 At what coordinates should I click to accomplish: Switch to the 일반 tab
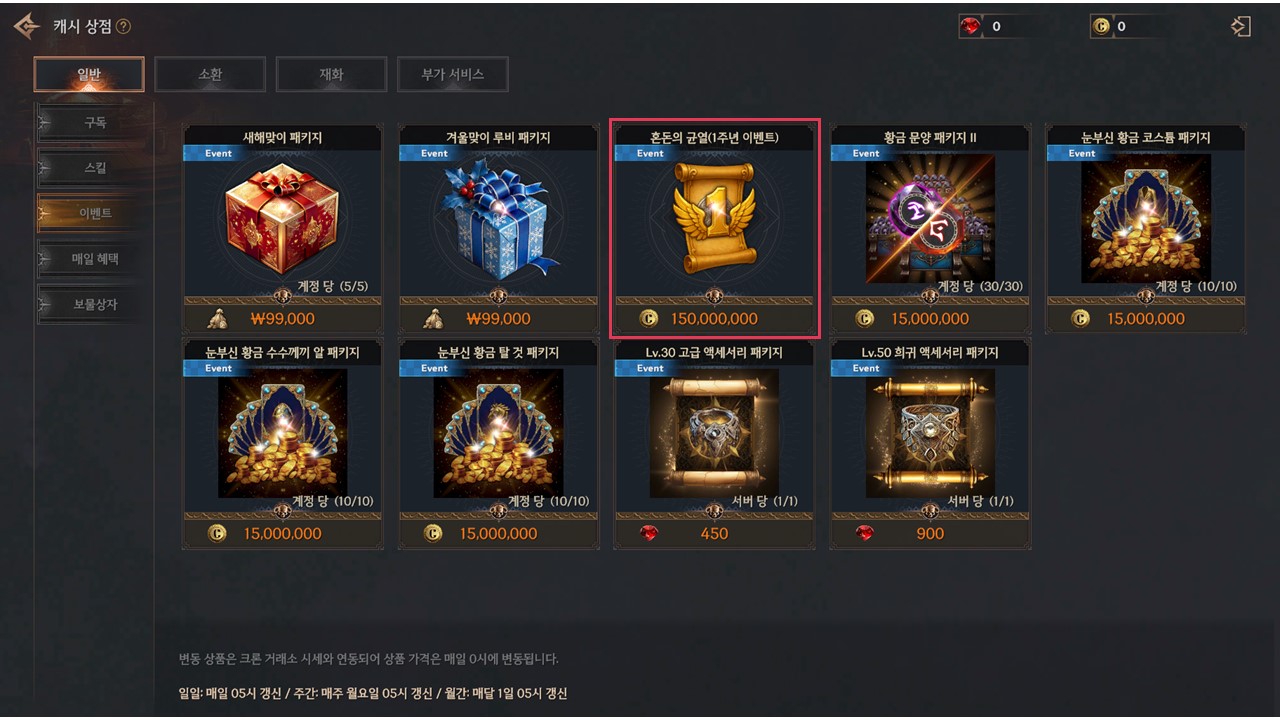(89, 74)
